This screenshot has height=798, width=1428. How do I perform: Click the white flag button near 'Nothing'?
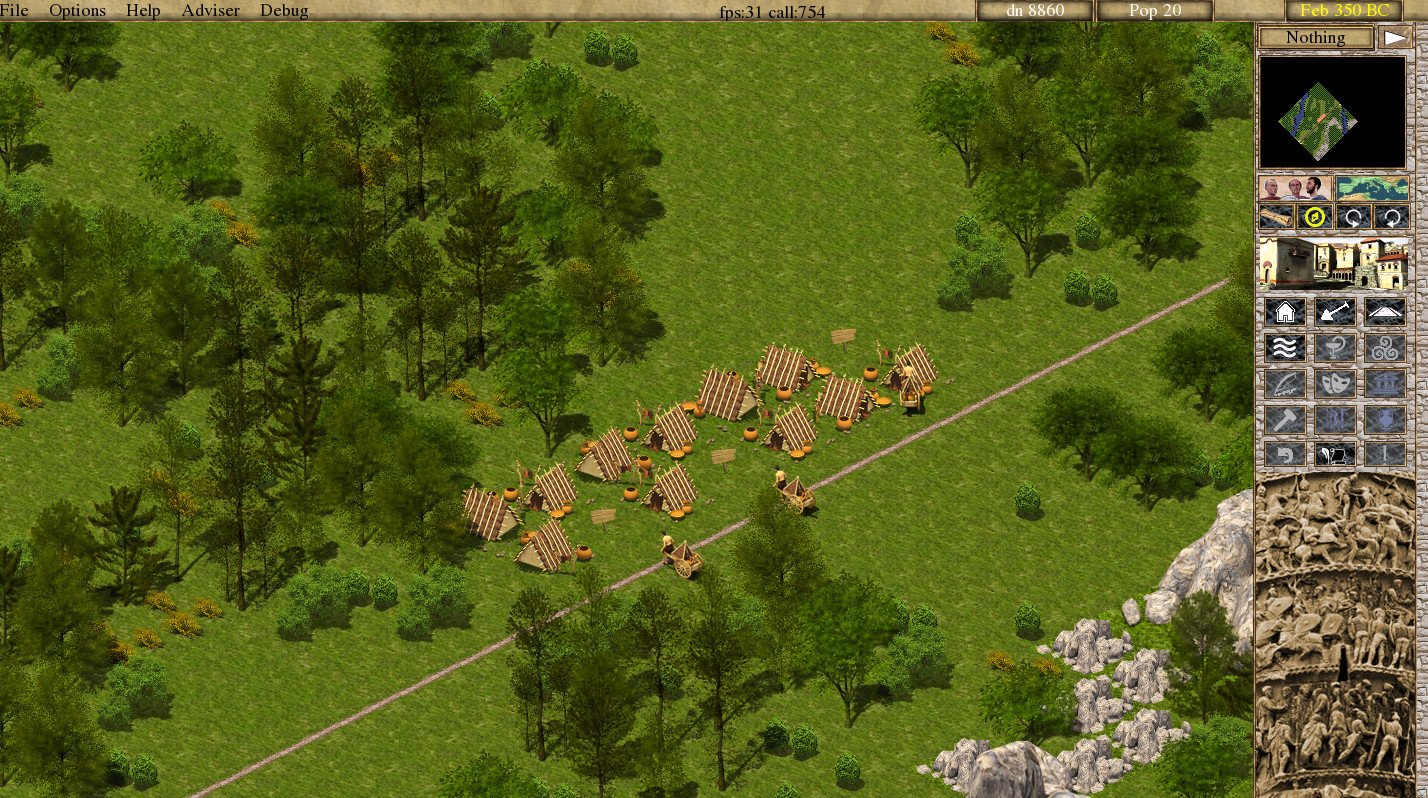pyautogui.click(x=1396, y=35)
